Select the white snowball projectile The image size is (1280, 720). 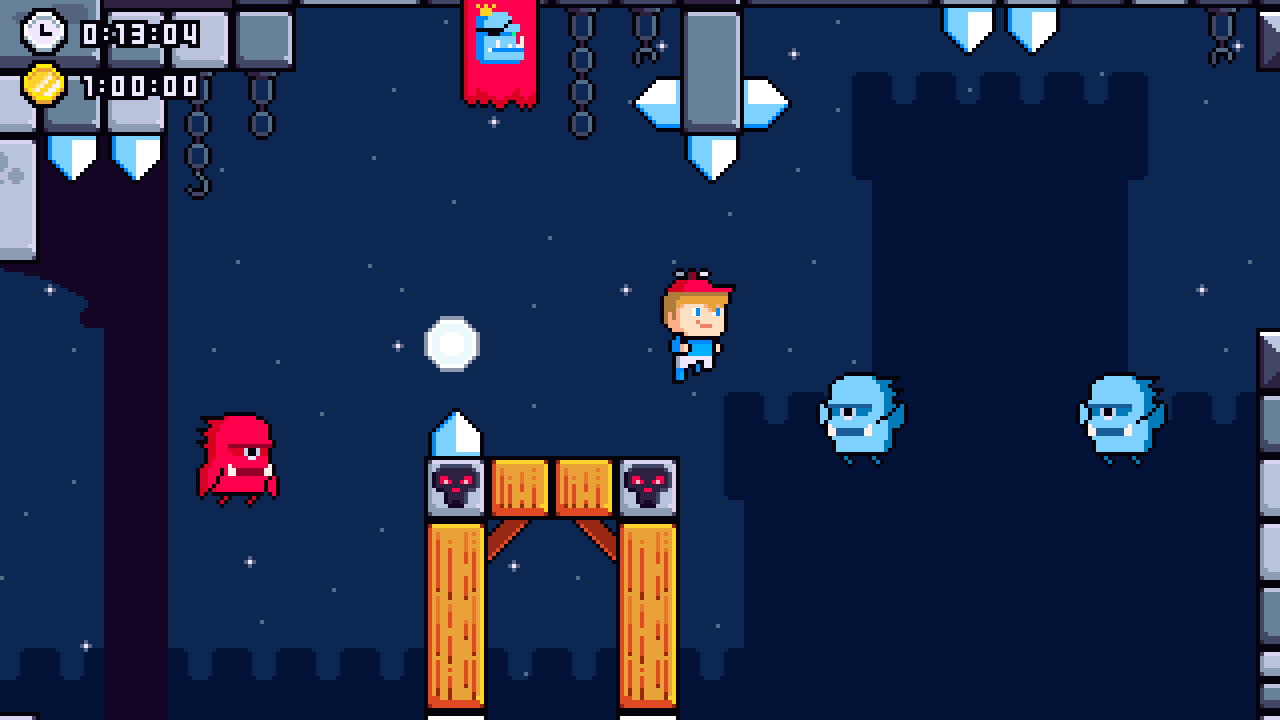[452, 343]
